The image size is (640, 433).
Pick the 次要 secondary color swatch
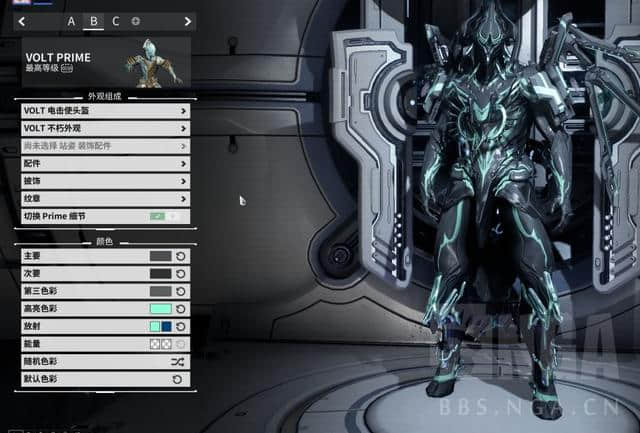point(160,273)
